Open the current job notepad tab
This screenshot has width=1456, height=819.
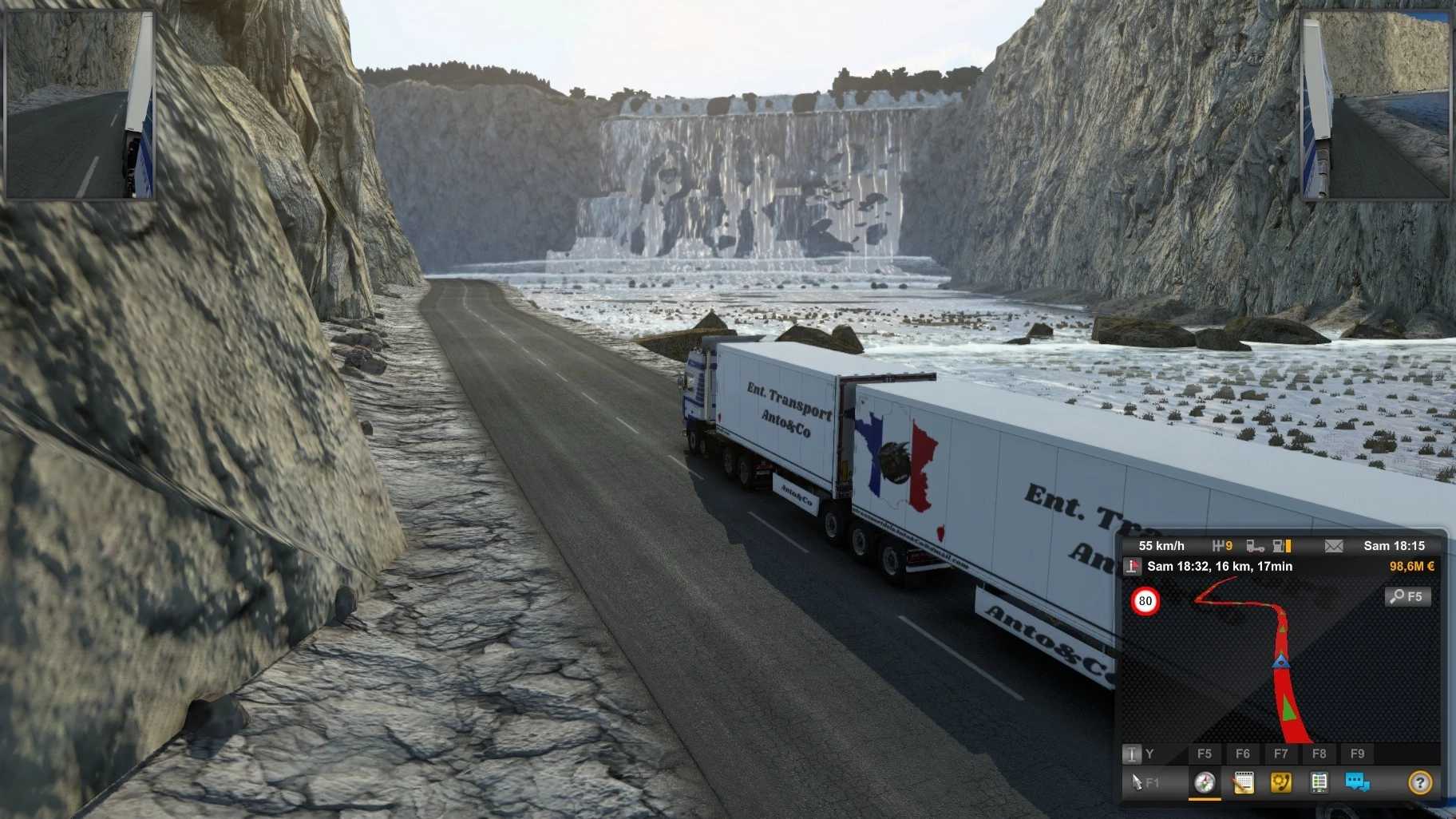pos(1243,782)
